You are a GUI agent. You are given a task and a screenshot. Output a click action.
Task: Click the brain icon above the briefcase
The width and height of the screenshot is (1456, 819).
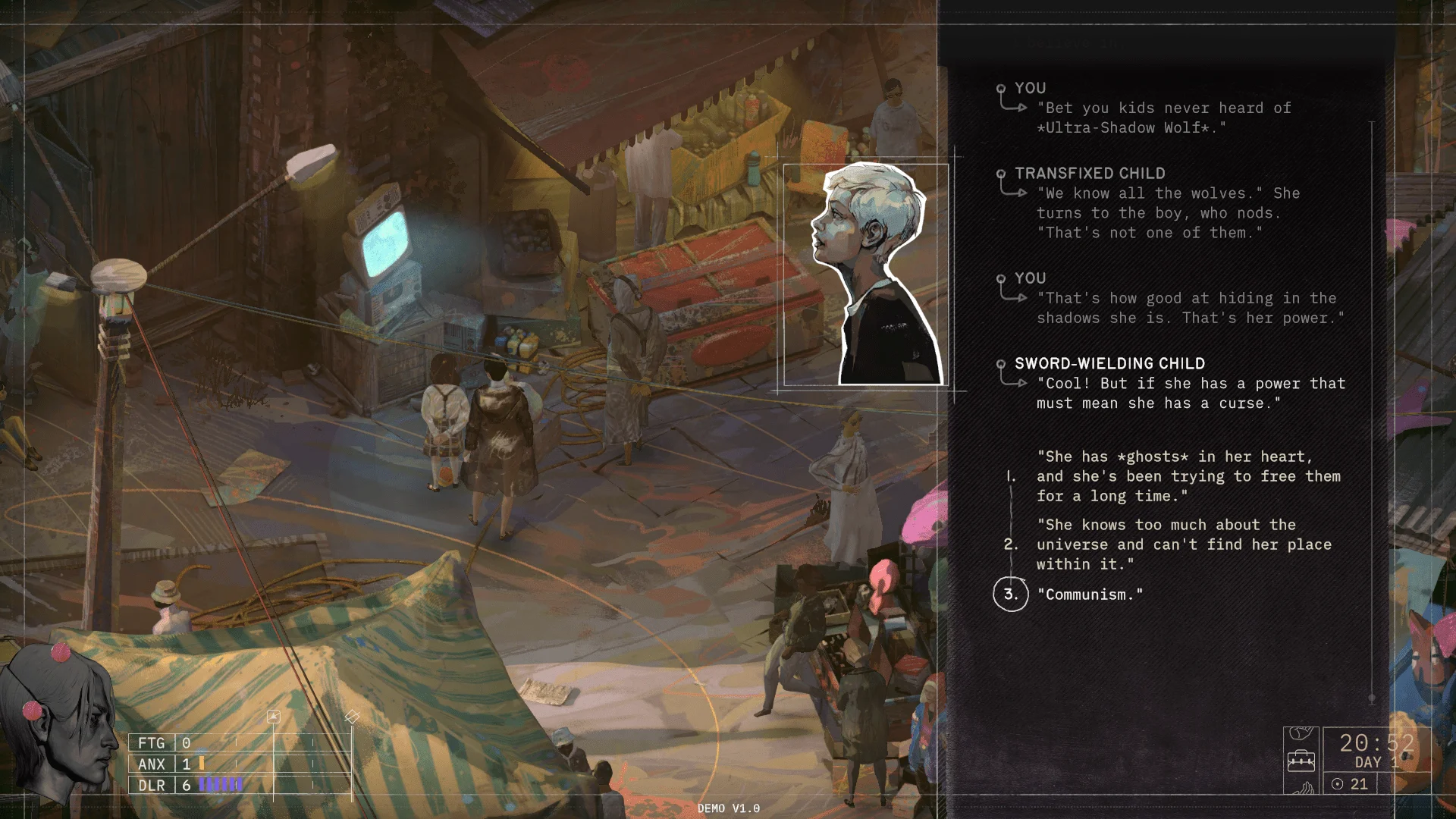(x=1301, y=734)
